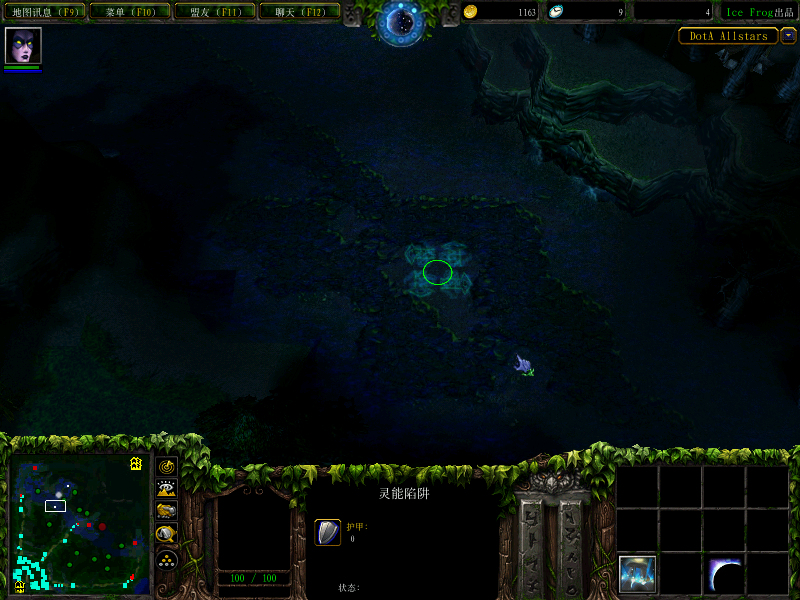Activate the eclipse moon ability icon
Screen dimensions: 800x600
724,573
